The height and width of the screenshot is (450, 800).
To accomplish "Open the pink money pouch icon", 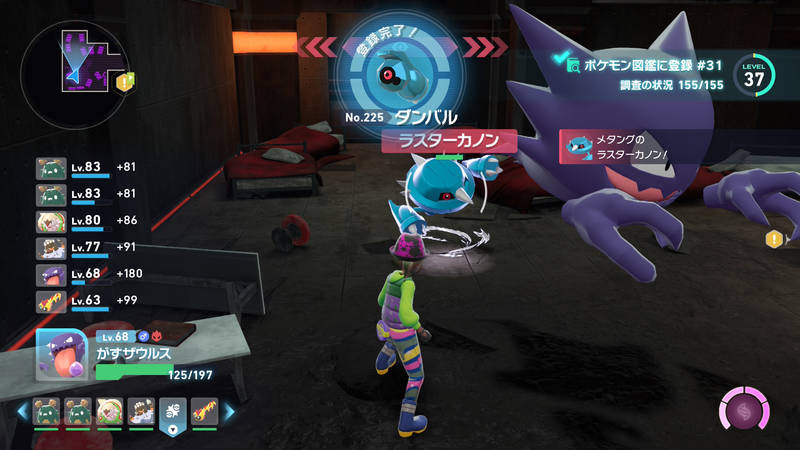I will [x=746, y=412].
